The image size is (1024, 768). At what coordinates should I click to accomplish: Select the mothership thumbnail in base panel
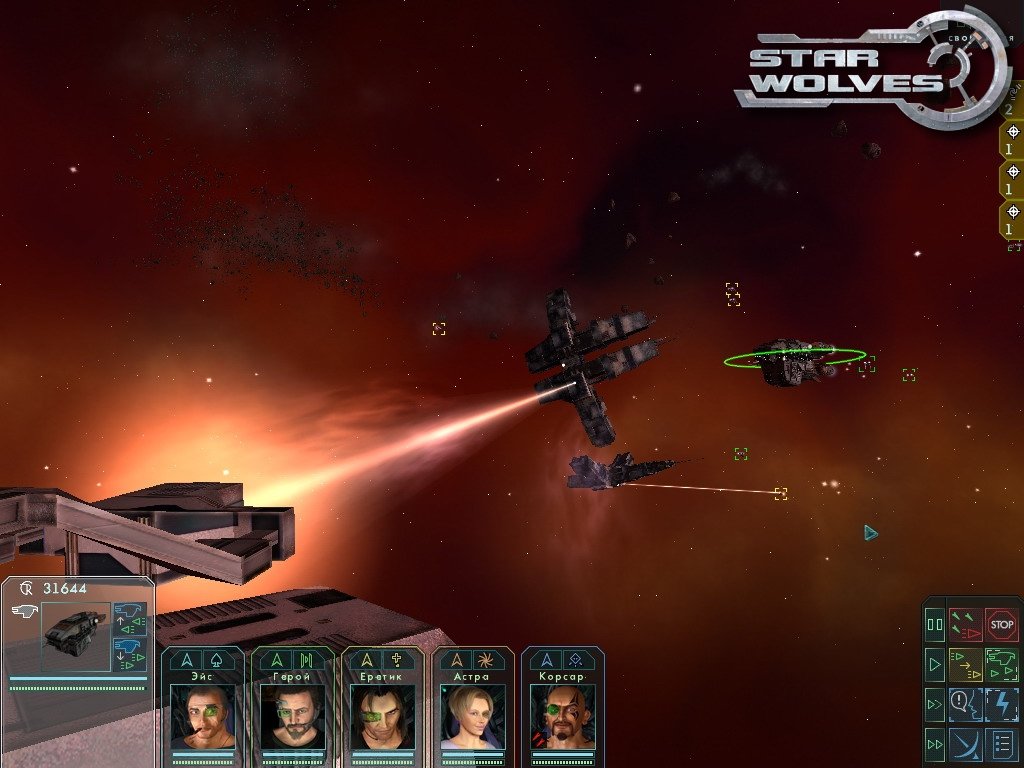click(x=75, y=635)
